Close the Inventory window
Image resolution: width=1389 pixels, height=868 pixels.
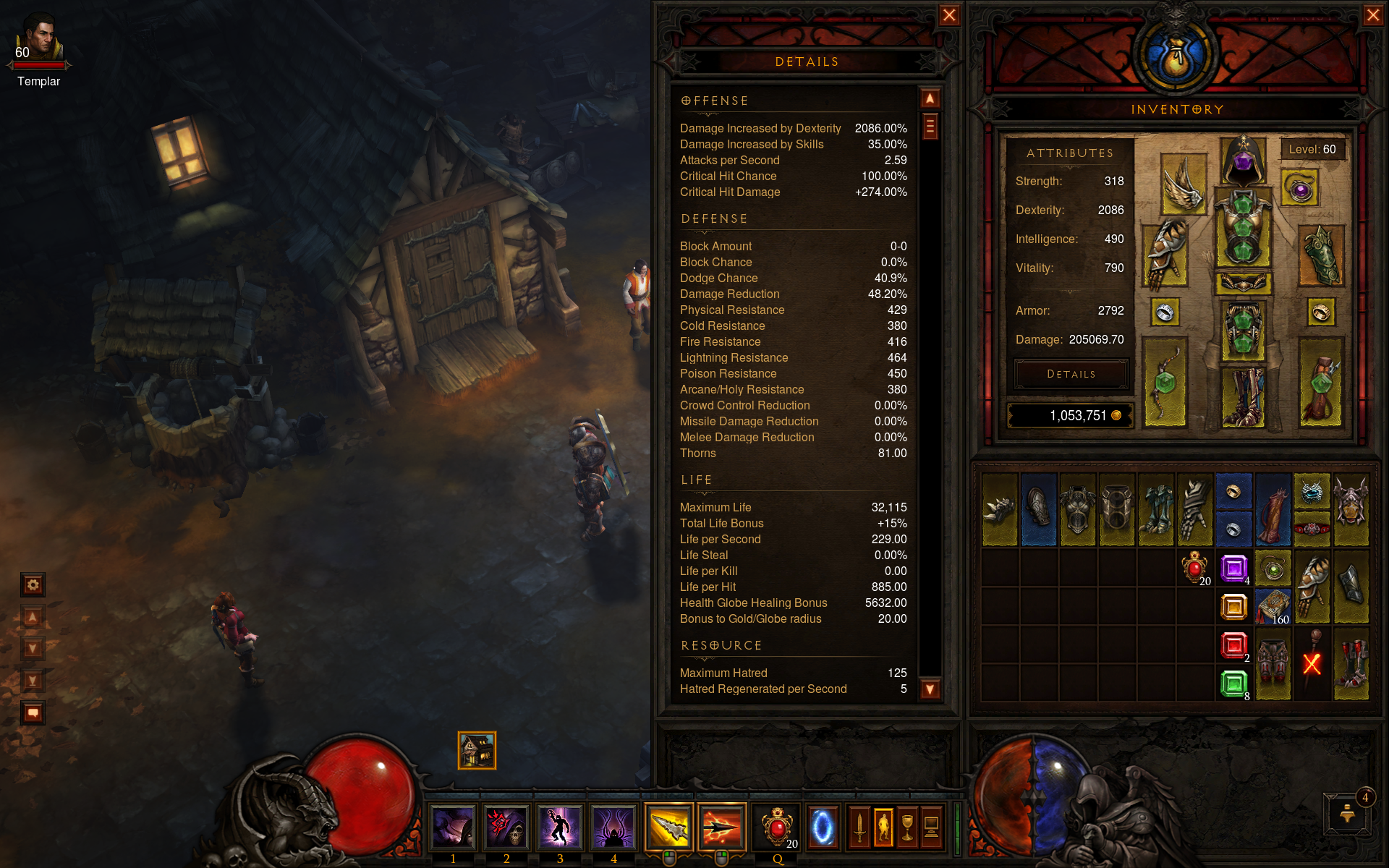point(1372,15)
